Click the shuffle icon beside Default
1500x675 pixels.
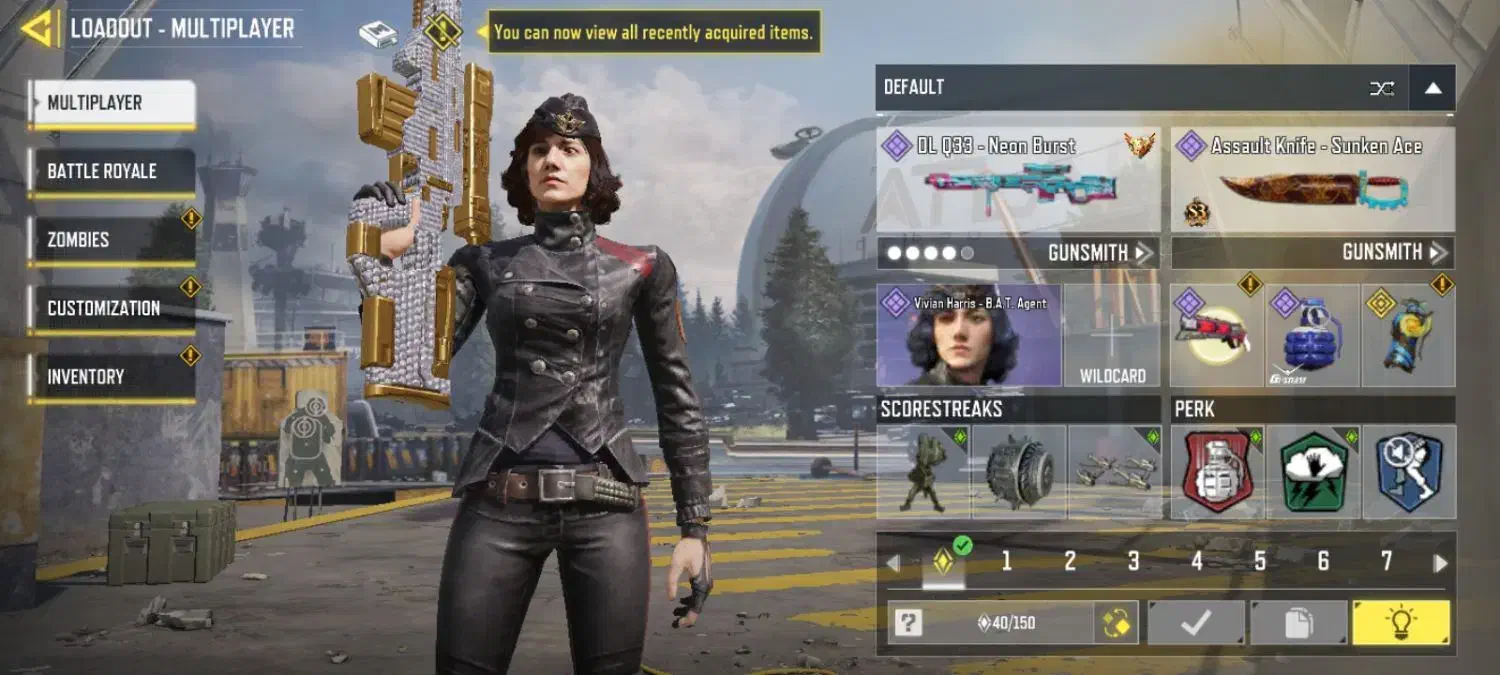(1382, 88)
